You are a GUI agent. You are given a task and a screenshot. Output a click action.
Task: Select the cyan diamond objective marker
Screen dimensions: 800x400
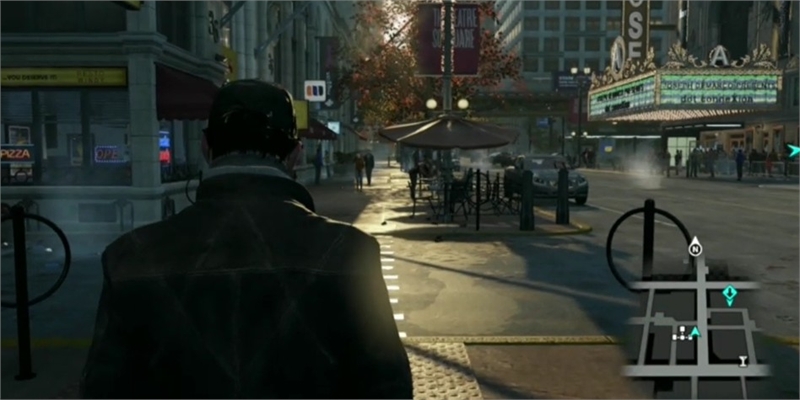[x=729, y=294]
